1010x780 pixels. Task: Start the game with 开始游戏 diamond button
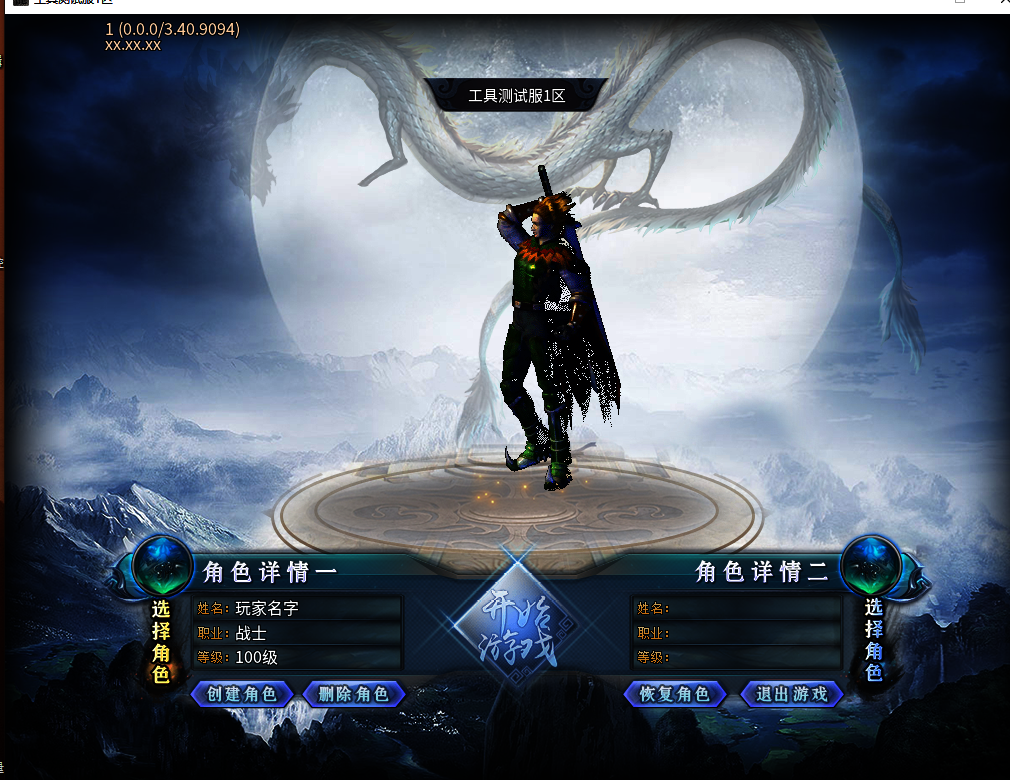click(x=518, y=627)
